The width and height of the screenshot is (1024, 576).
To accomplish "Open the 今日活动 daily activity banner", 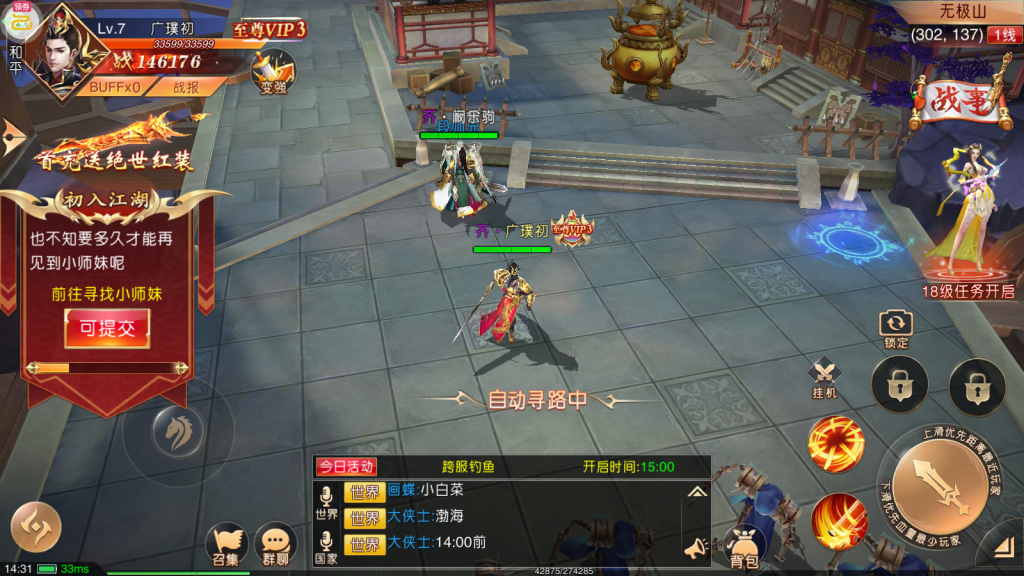I will (346, 466).
